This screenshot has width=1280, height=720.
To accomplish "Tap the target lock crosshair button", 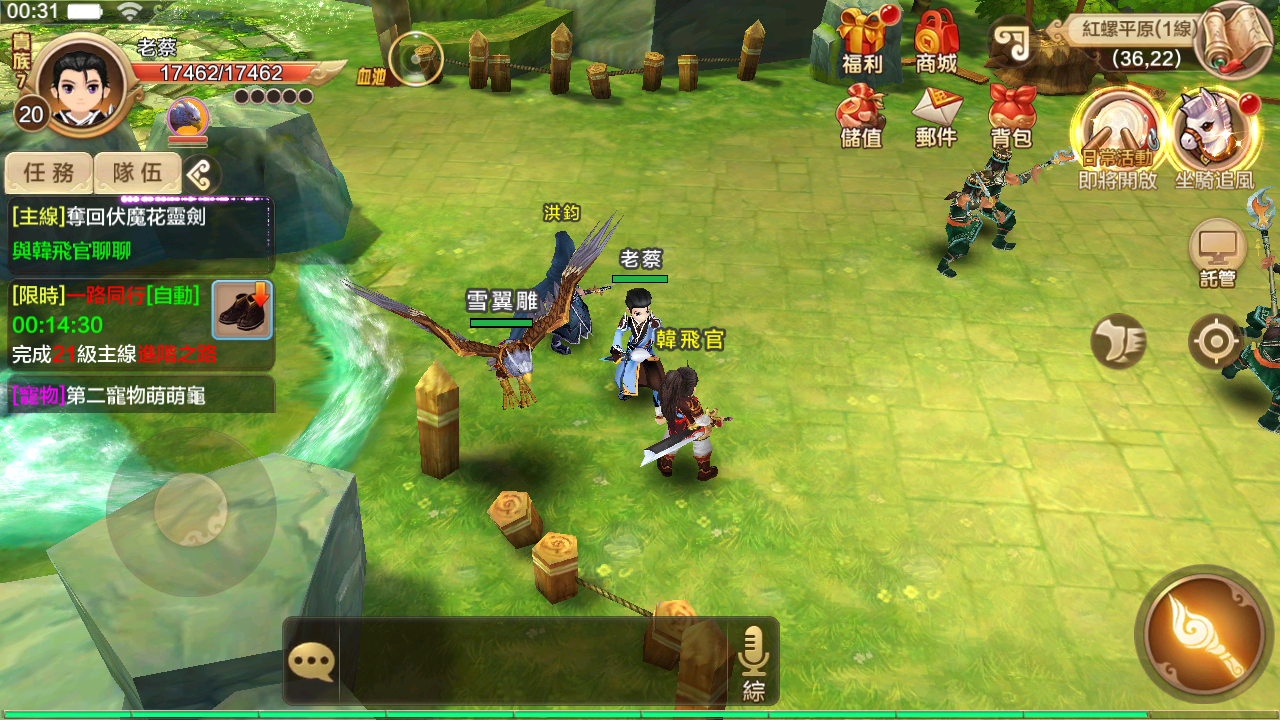I will tap(1216, 342).
